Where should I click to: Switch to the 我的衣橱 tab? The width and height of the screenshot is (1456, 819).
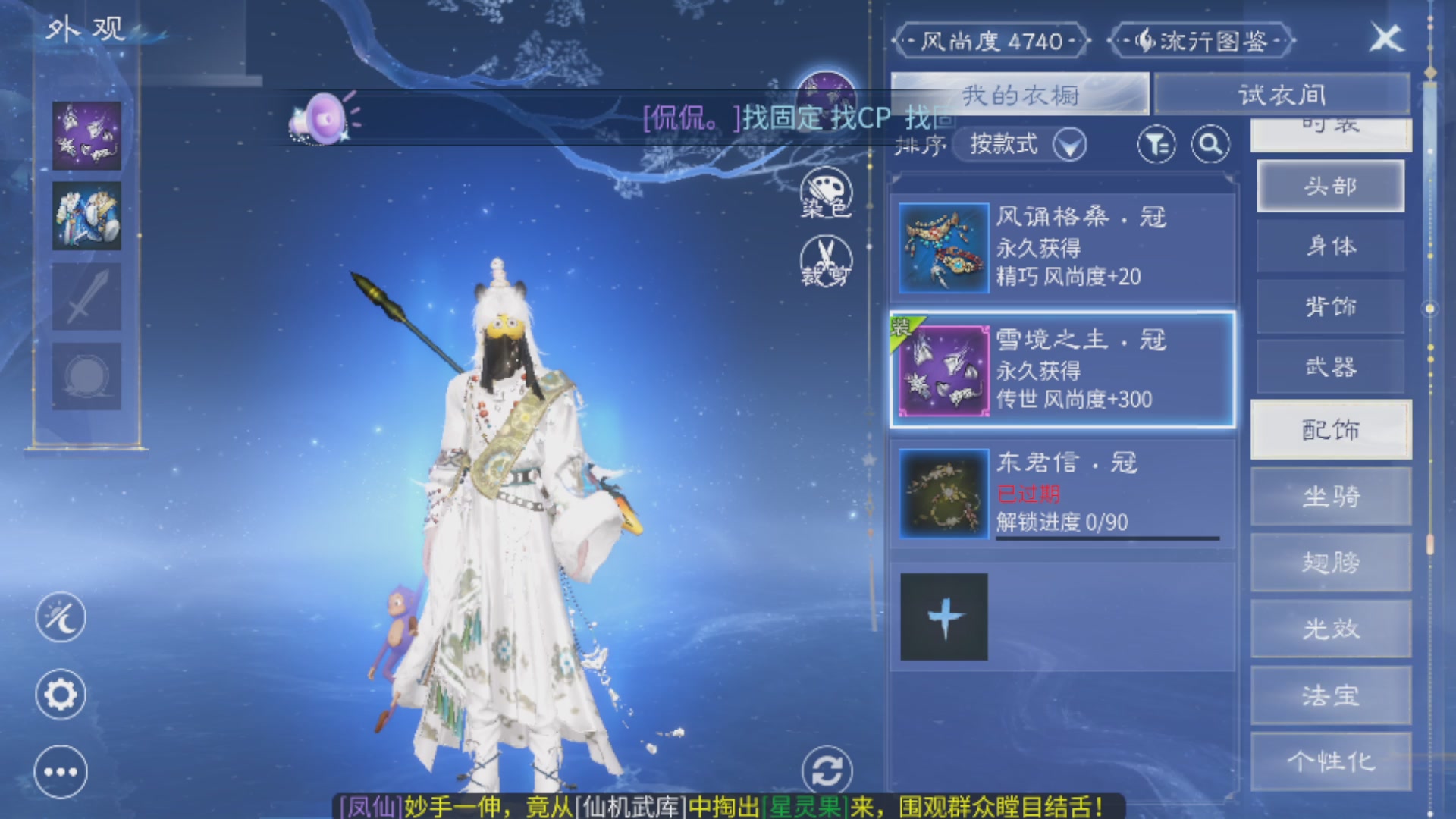coord(1020,93)
